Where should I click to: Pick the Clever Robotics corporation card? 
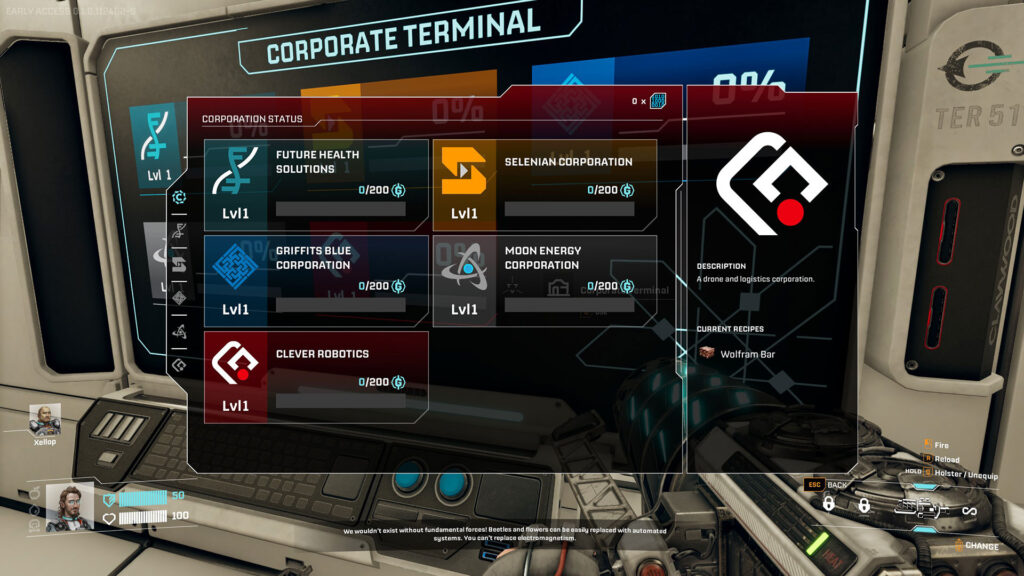[x=316, y=377]
